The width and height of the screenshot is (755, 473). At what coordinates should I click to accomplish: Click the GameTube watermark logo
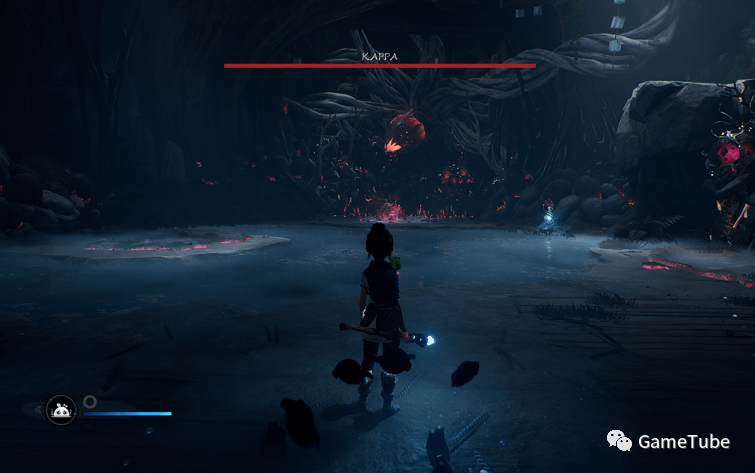click(x=621, y=440)
